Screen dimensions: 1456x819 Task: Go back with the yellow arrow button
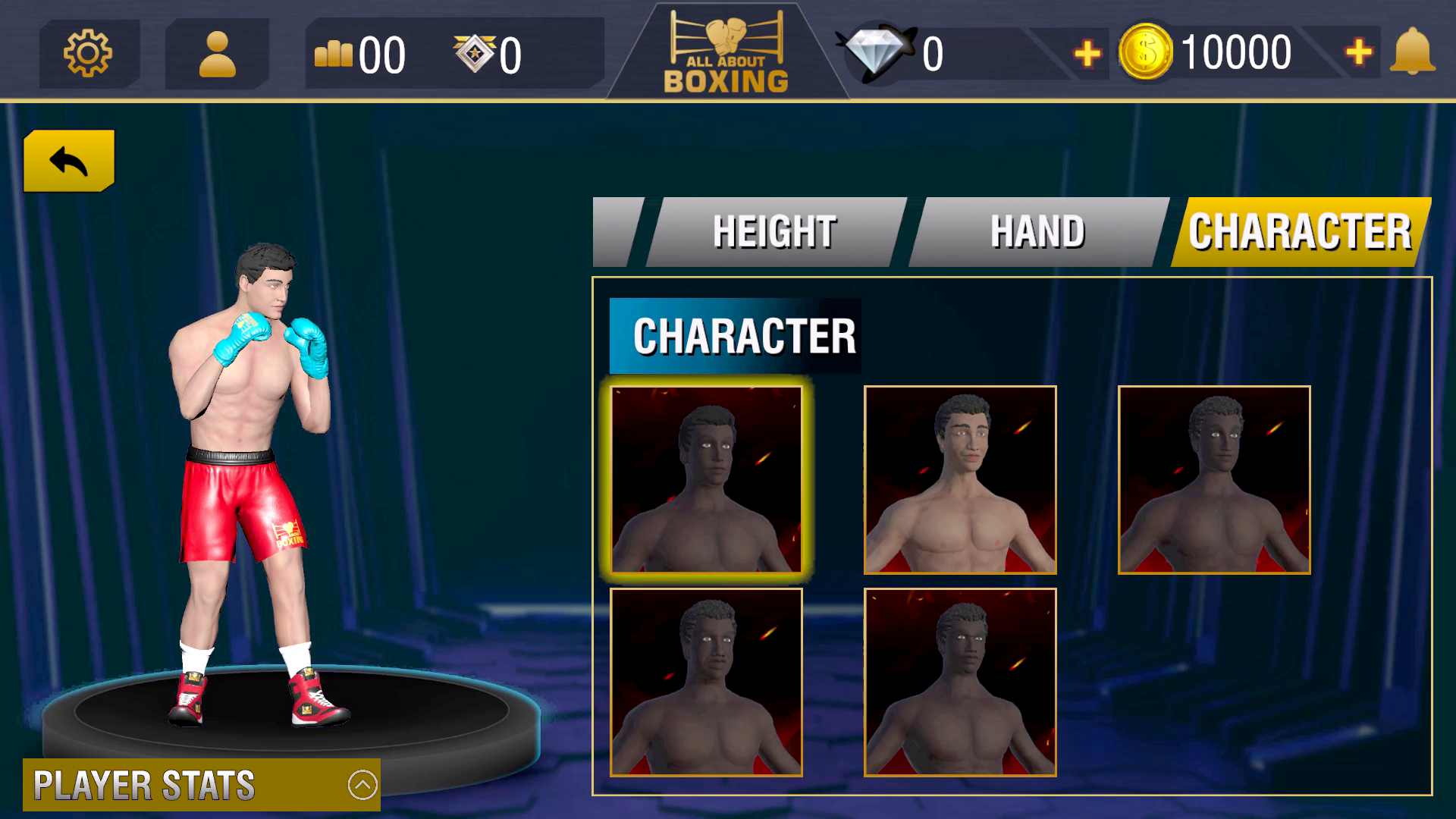[69, 161]
